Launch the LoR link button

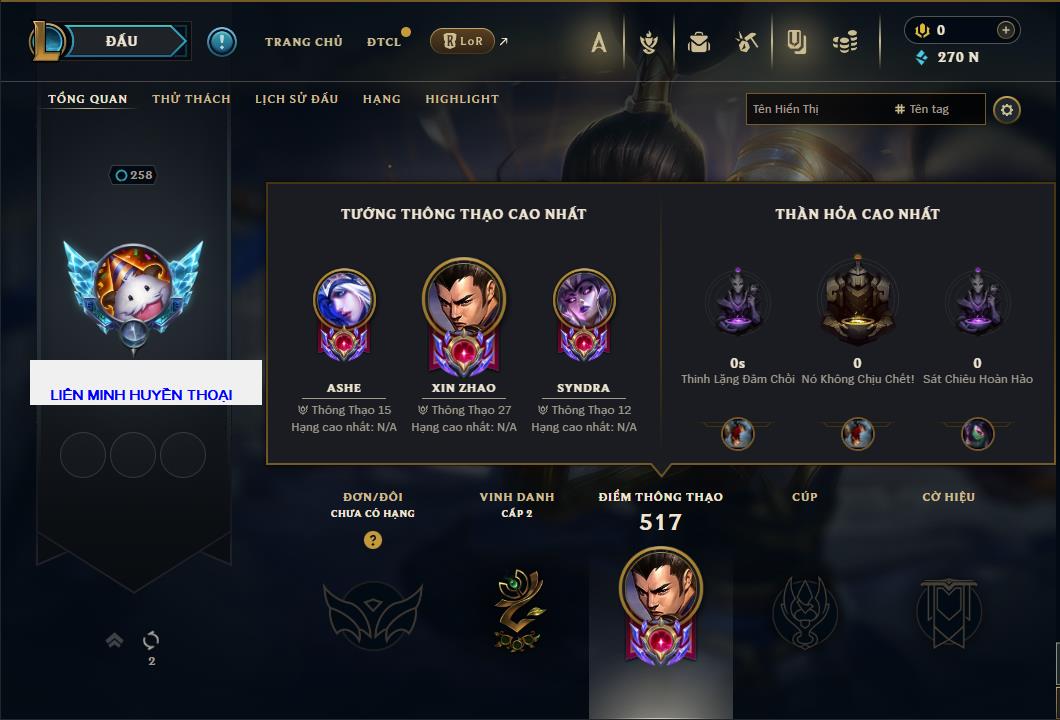[463, 41]
